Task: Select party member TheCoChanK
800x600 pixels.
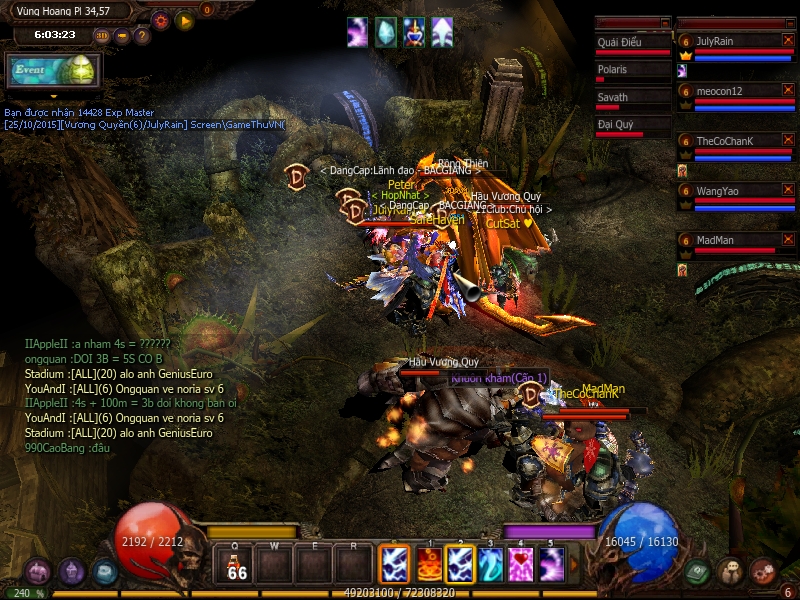Action: [728, 141]
